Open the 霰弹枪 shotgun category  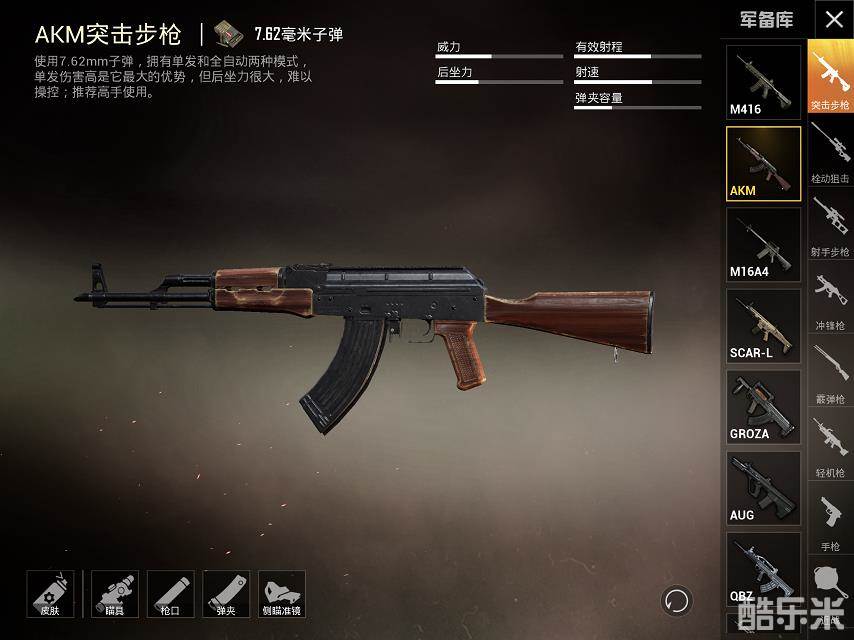[830, 372]
